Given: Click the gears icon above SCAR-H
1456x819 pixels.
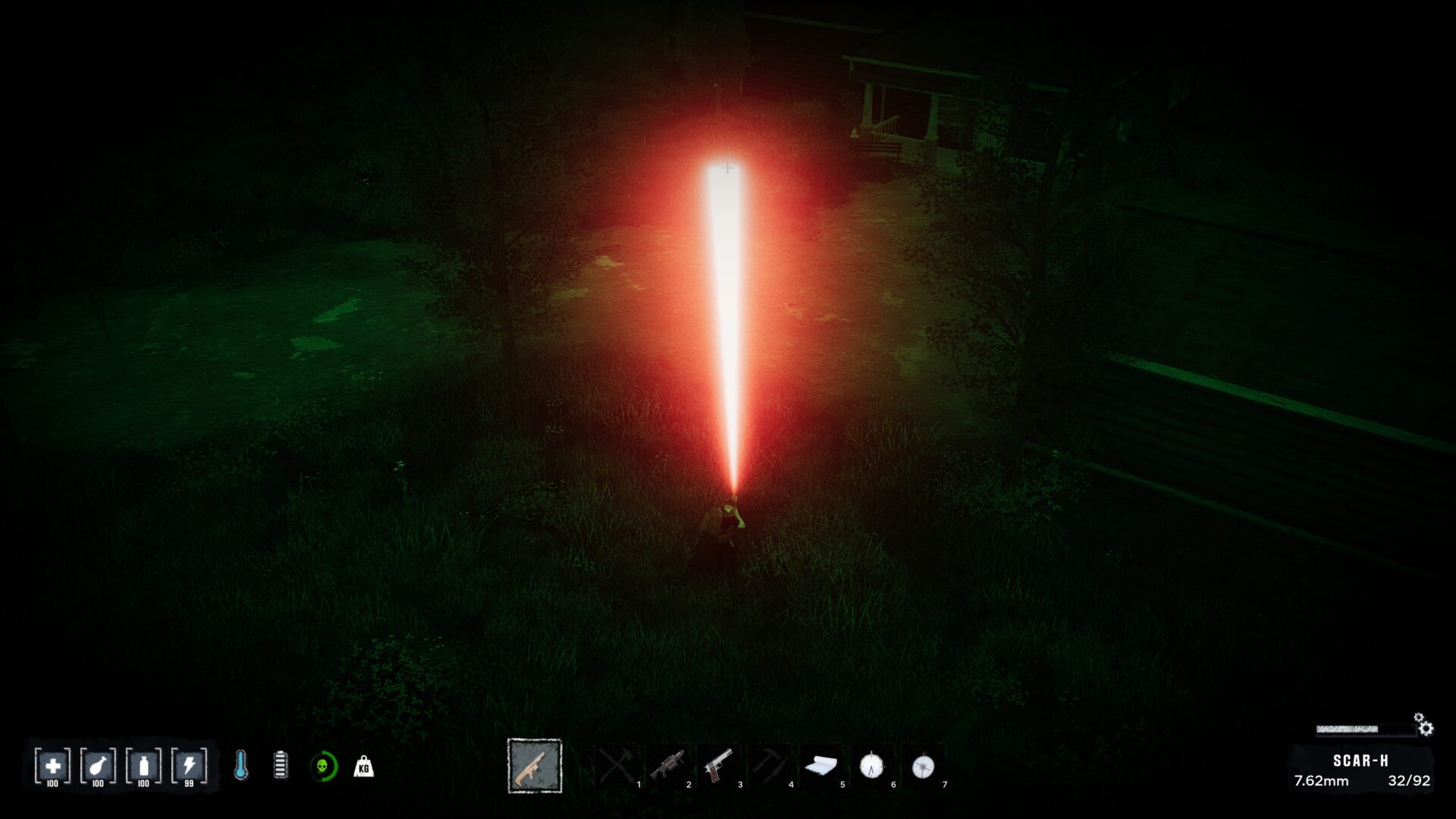Looking at the screenshot, I should point(1423,724).
